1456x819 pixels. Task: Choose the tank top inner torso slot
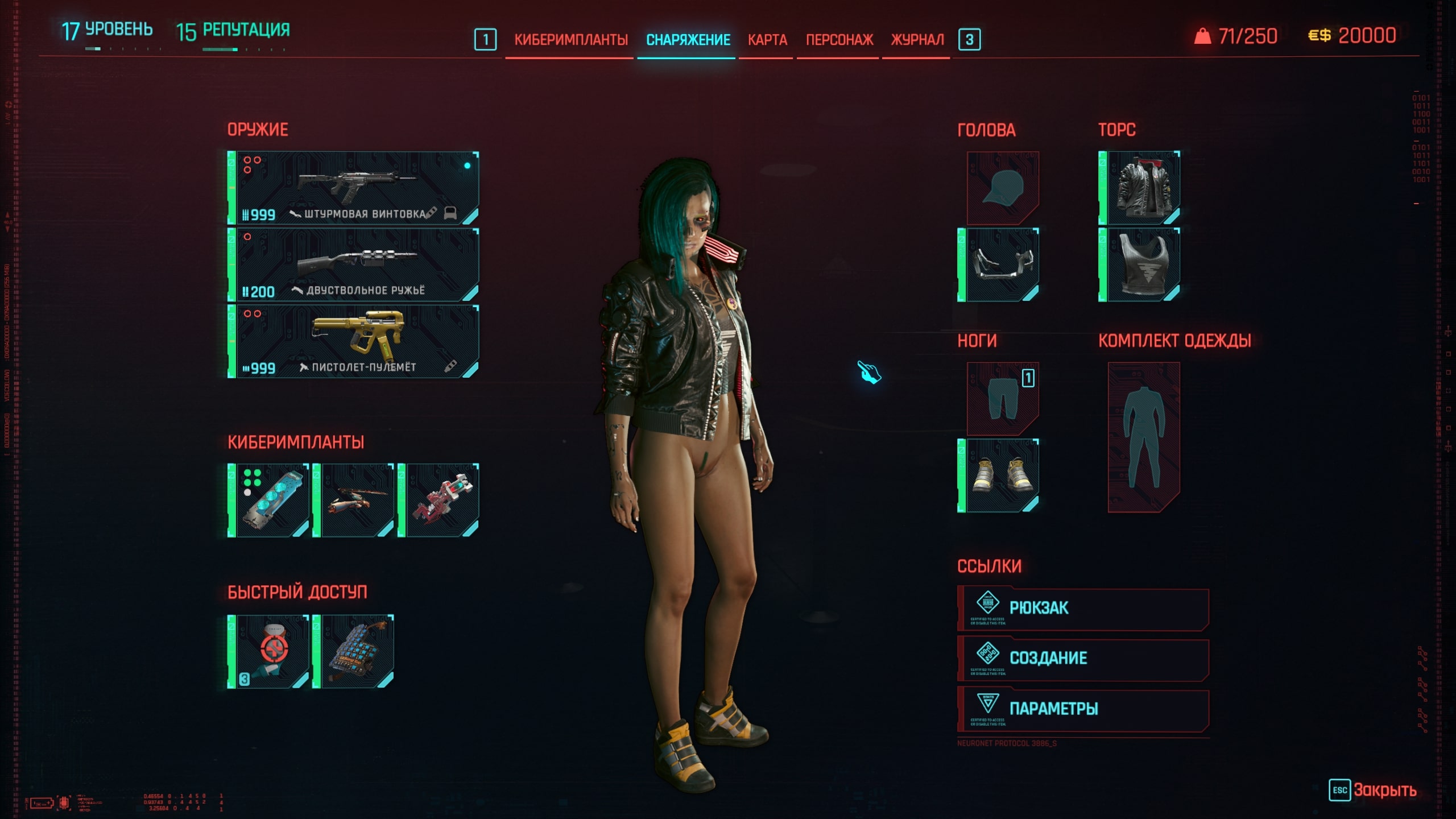[x=1140, y=264]
